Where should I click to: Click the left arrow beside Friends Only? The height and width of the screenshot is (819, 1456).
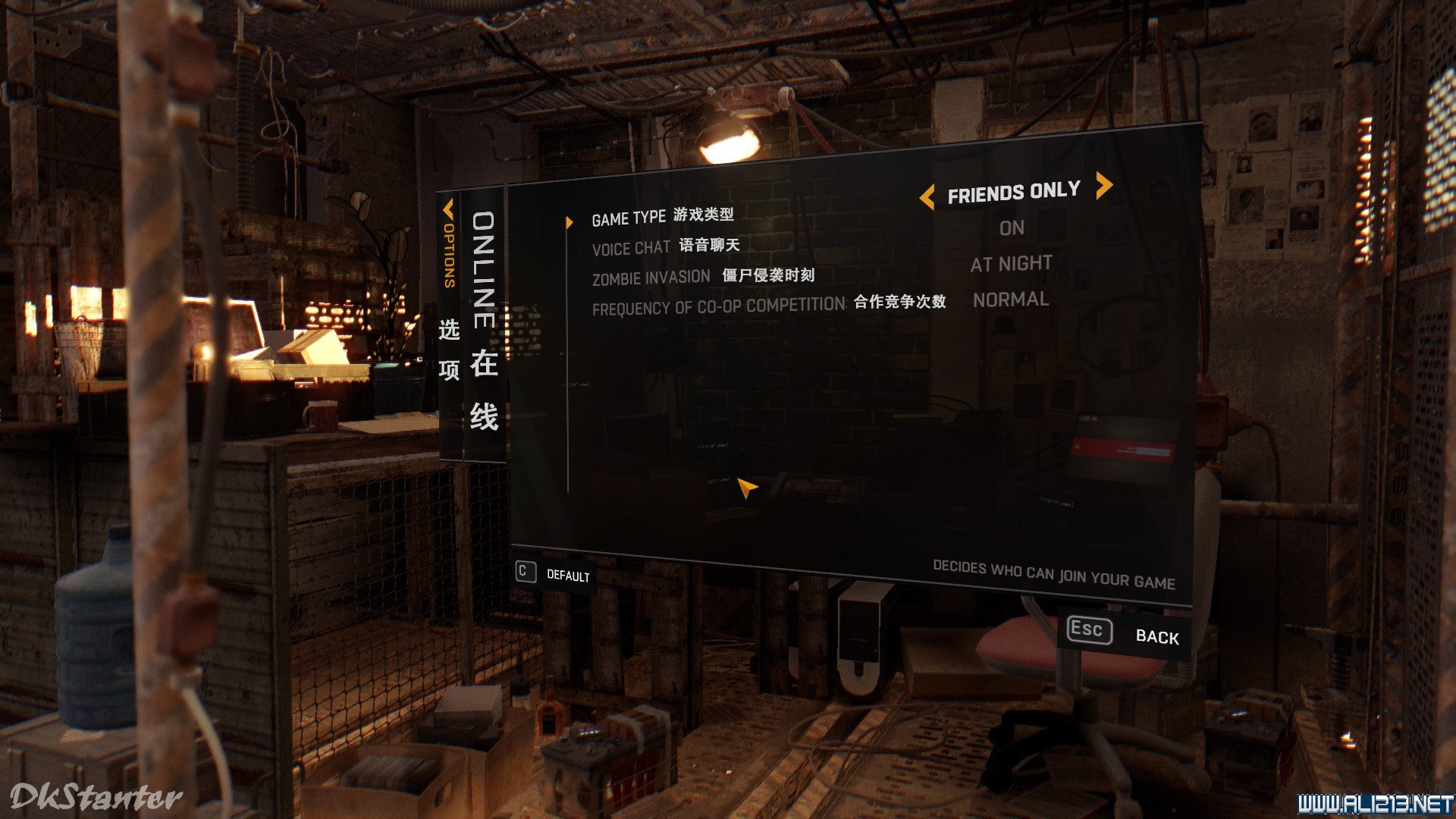926,198
